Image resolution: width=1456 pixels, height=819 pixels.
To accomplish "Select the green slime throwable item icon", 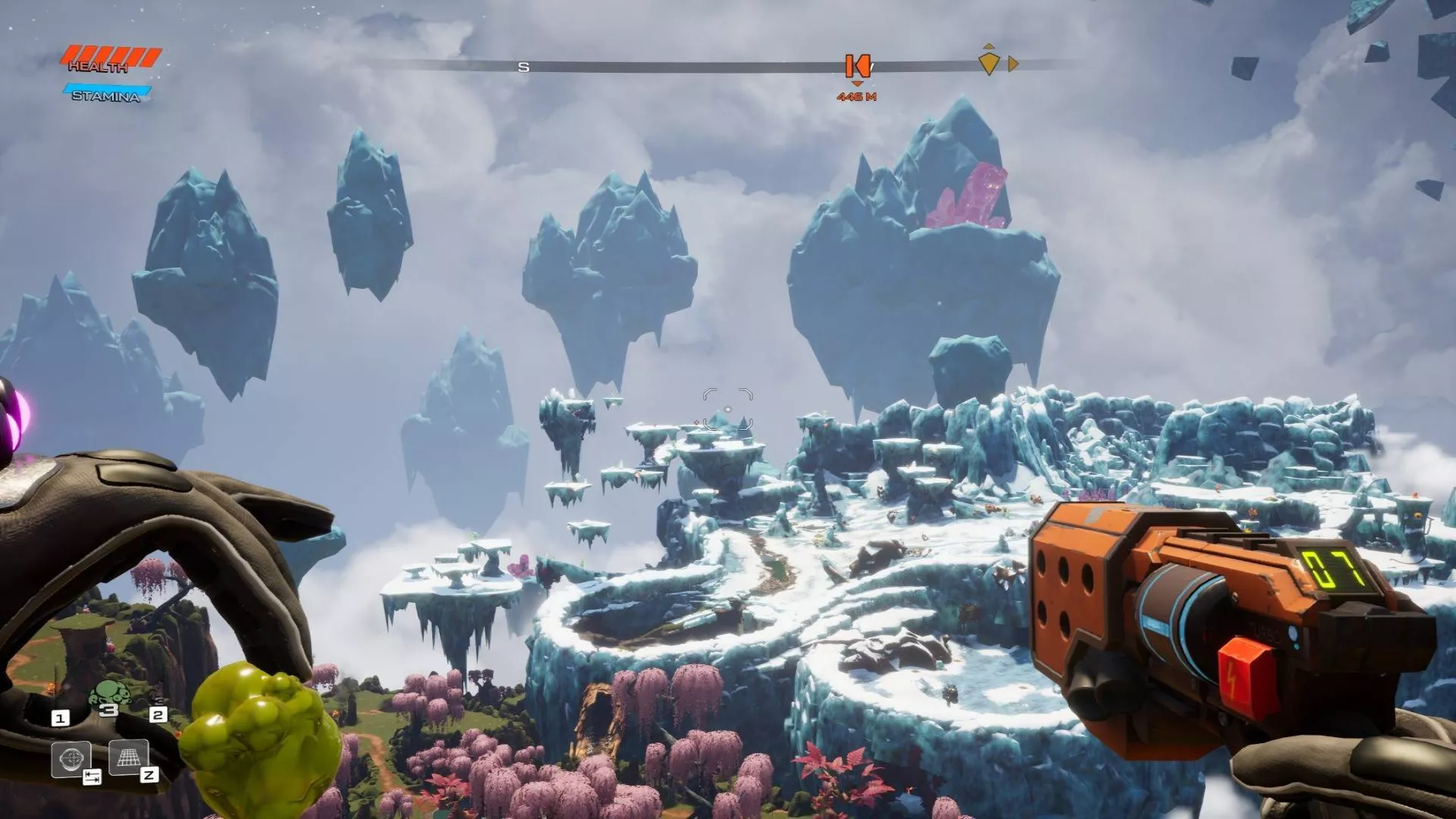I will 111,694.
